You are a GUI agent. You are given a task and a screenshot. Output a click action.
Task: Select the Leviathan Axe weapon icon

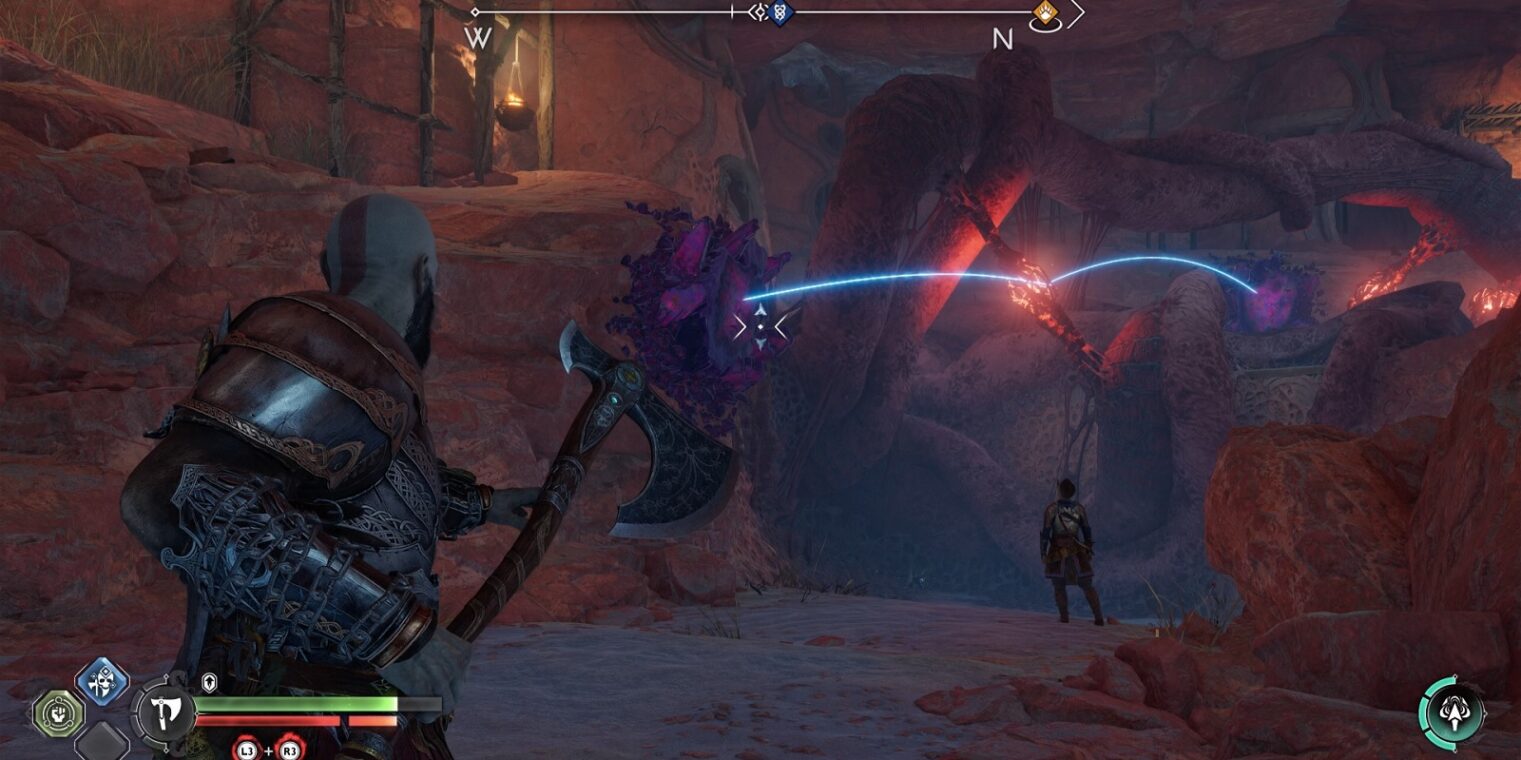(163, 712)
